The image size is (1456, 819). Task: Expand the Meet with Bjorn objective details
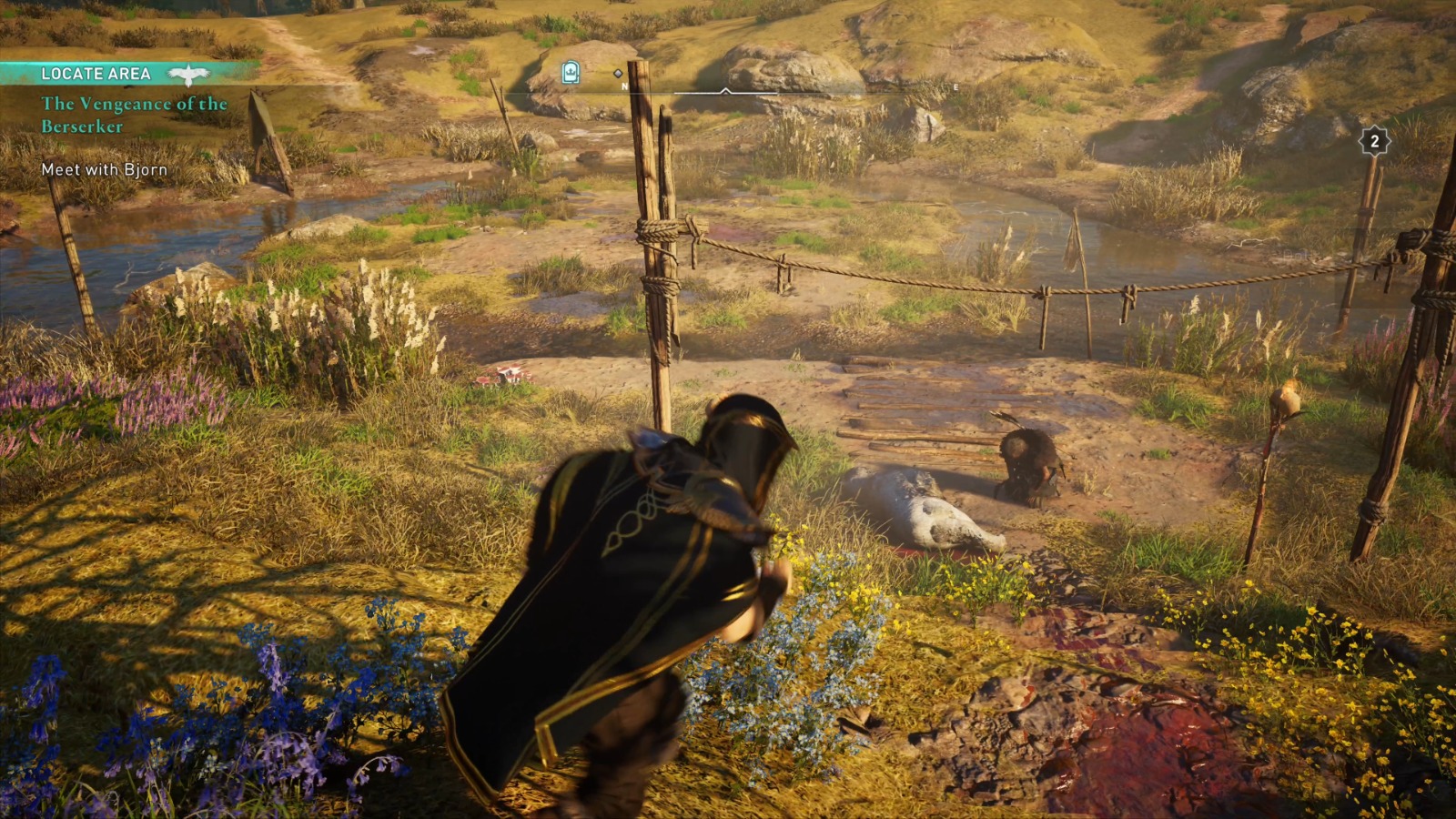tap(105, 168)
